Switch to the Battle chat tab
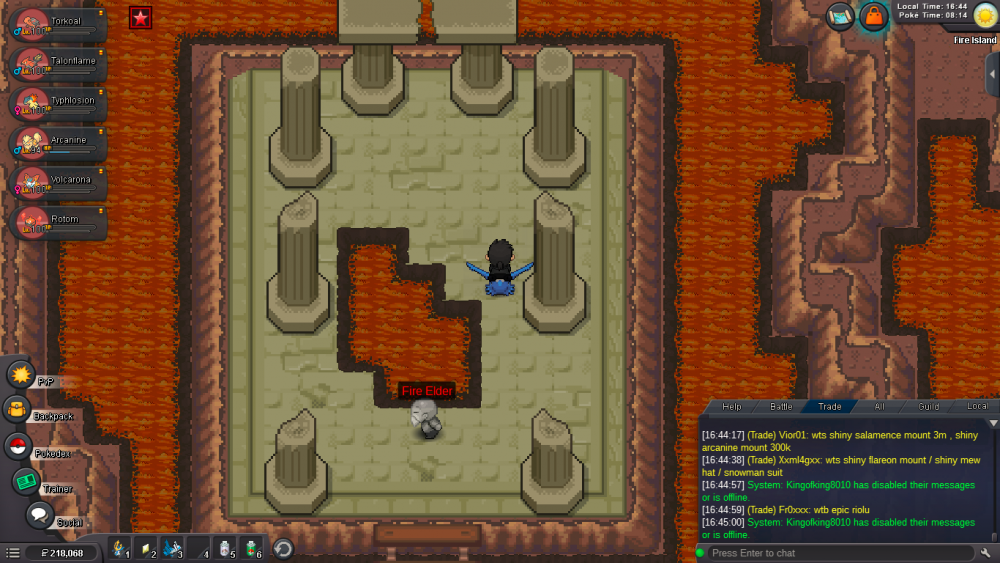 coord(781,407)
